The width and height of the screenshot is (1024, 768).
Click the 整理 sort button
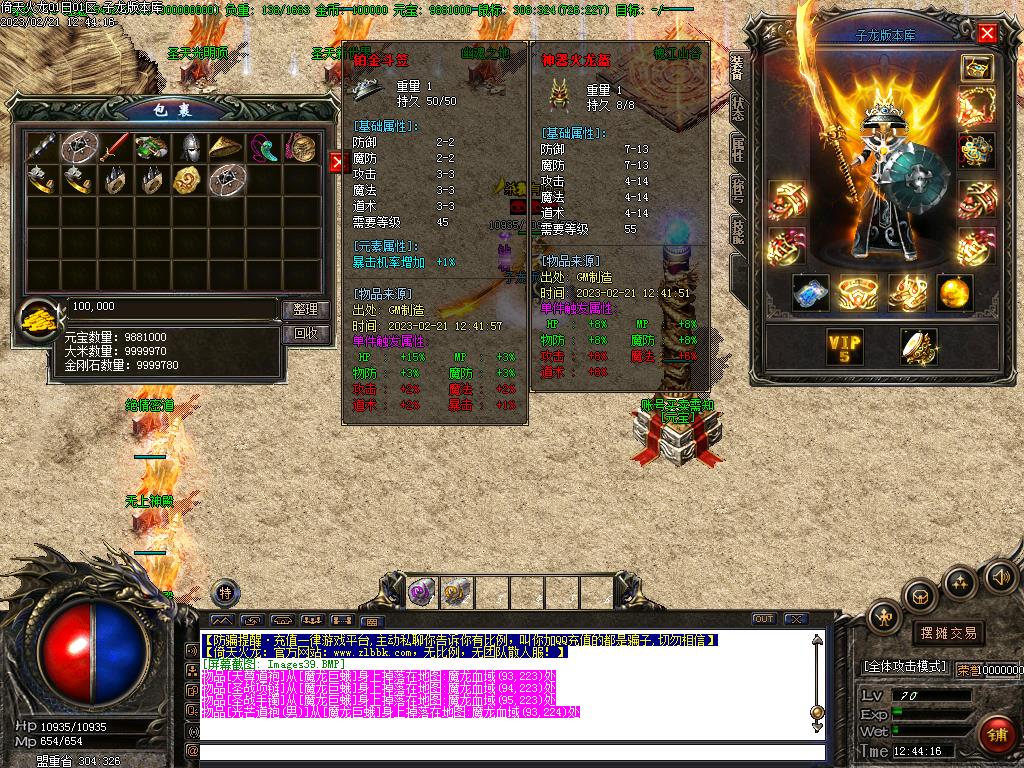(x=305, y=310)
